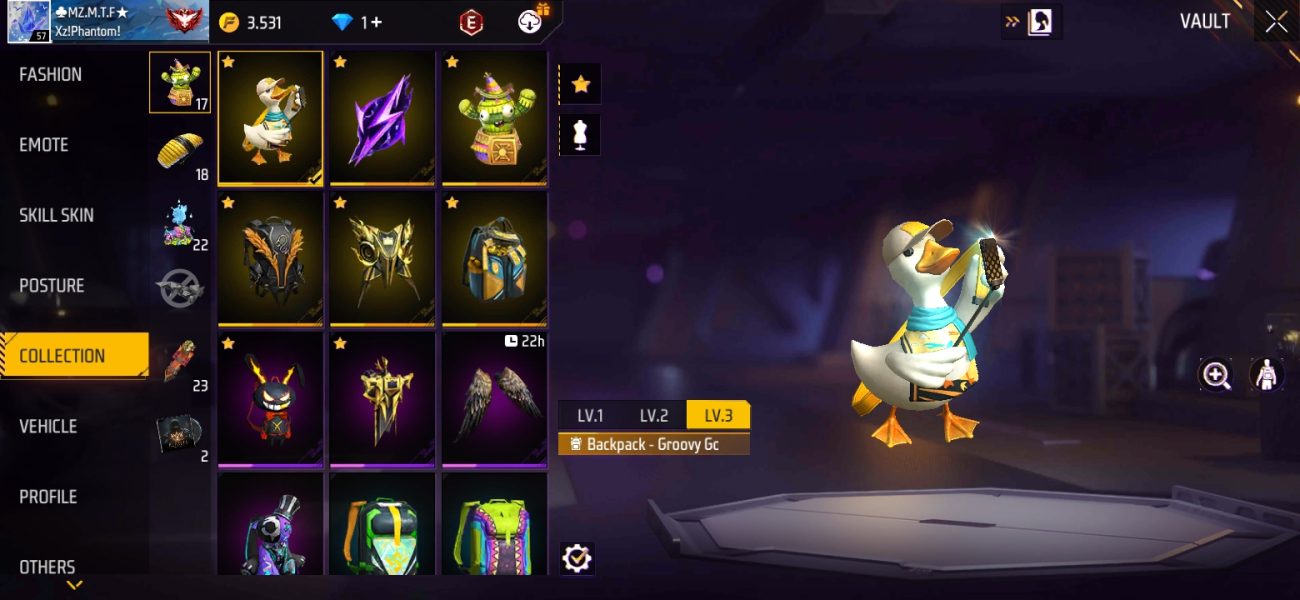Viewport: 1300px width, 600px height.
Task: Pick the green cactus monster backpack
Action: 494,119
